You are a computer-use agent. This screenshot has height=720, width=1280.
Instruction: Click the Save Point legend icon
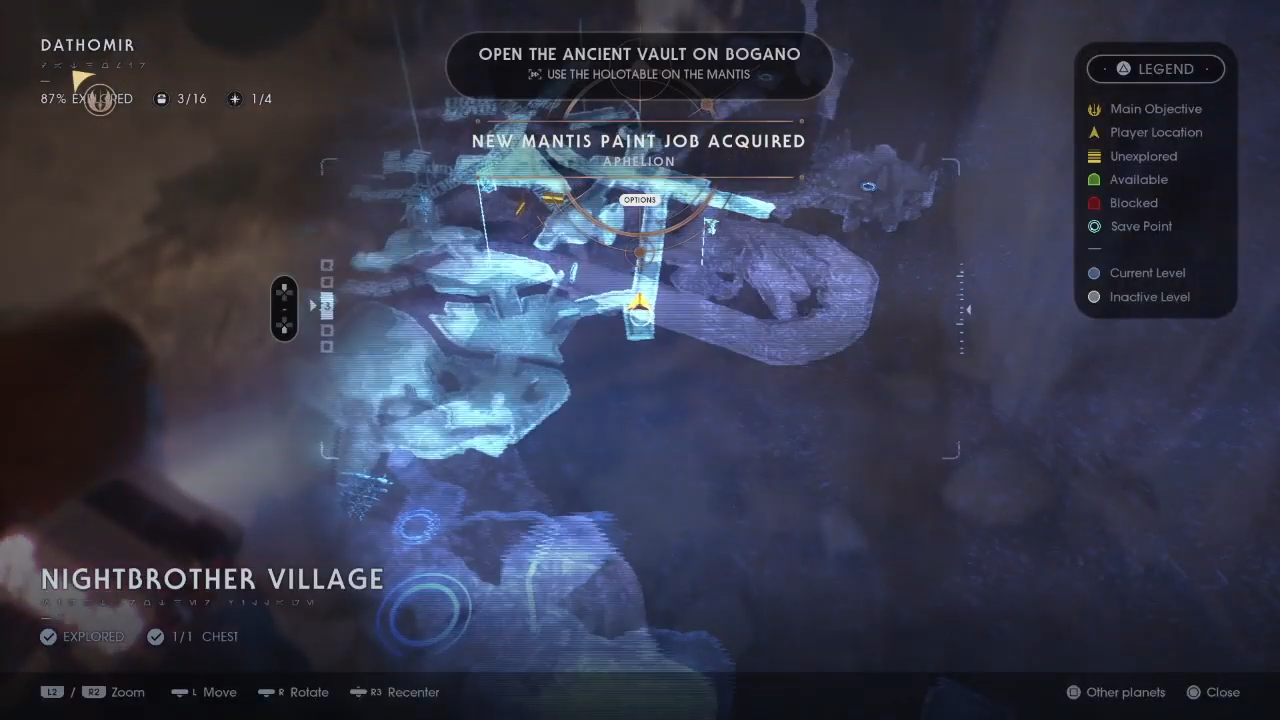click(x=1094, y=226)
